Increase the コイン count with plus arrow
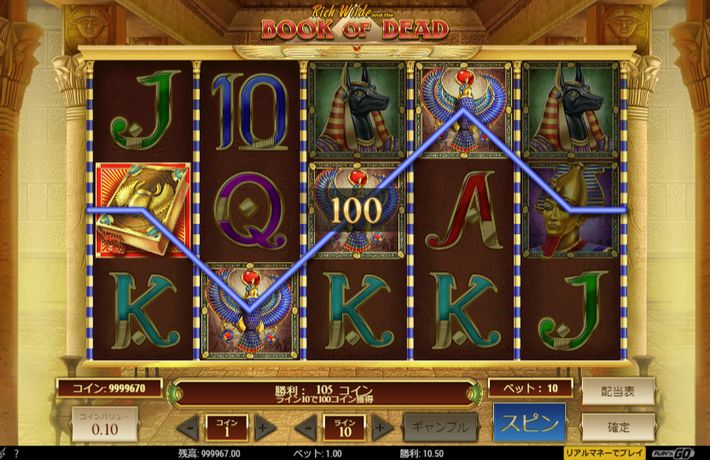The image size is (710, 460). click(x=262, y=427)
